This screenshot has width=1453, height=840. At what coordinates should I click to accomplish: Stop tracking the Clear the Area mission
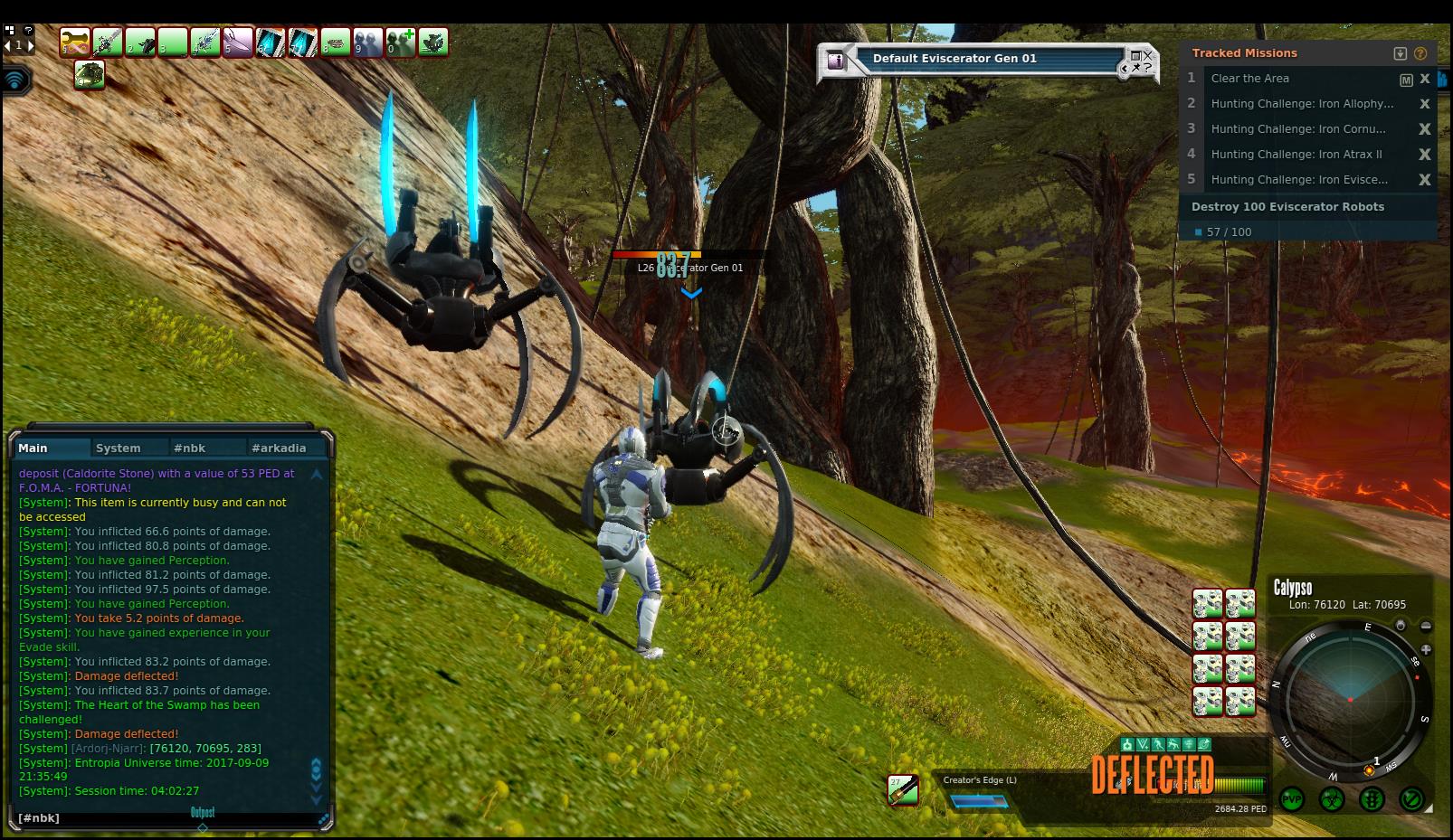coord(1425,80)
